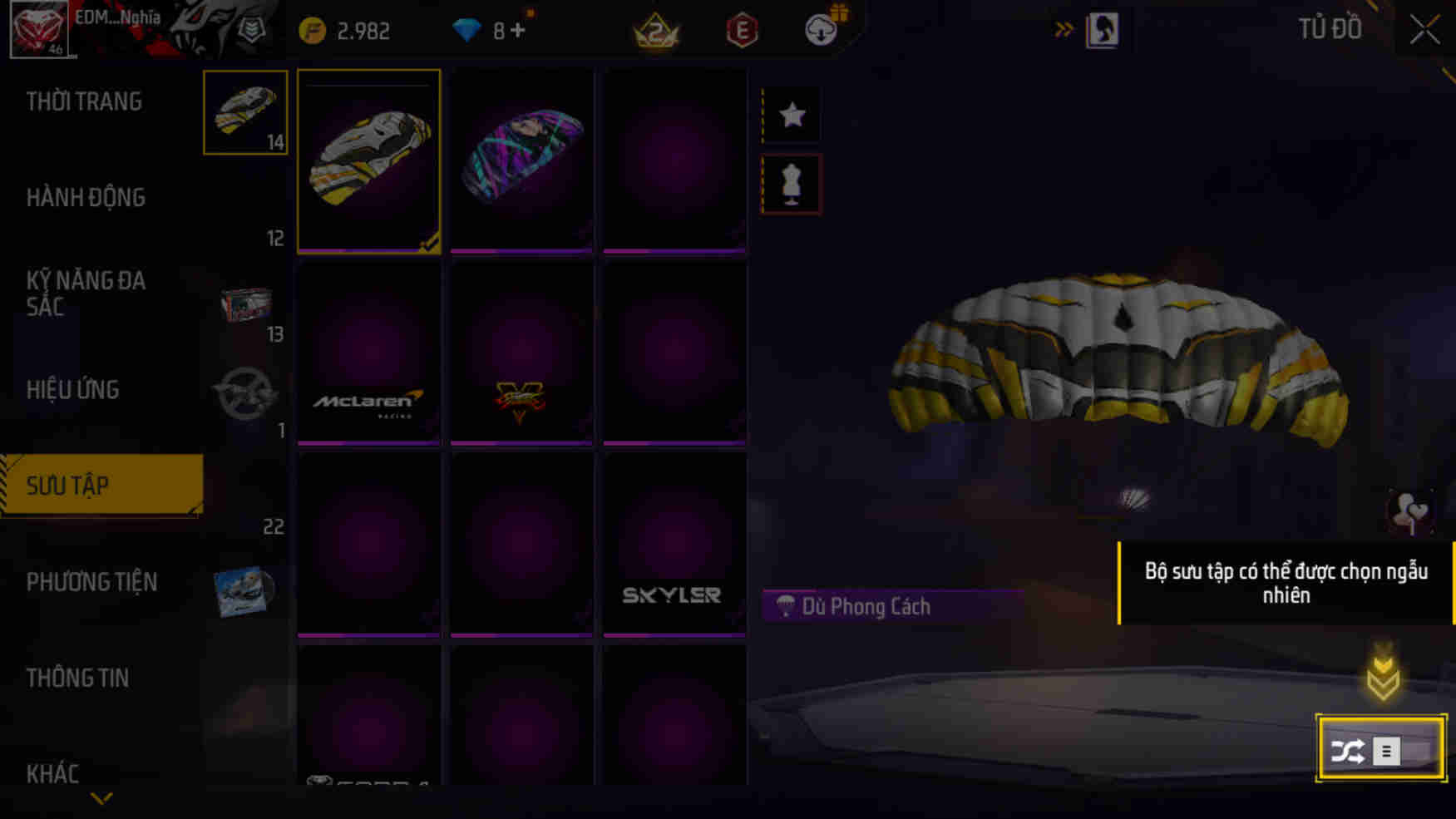Image resolution: width=1456 pixels, height=819 pixels.
Task: Open the level 2 crown membership badge
Action: point(657,31)
